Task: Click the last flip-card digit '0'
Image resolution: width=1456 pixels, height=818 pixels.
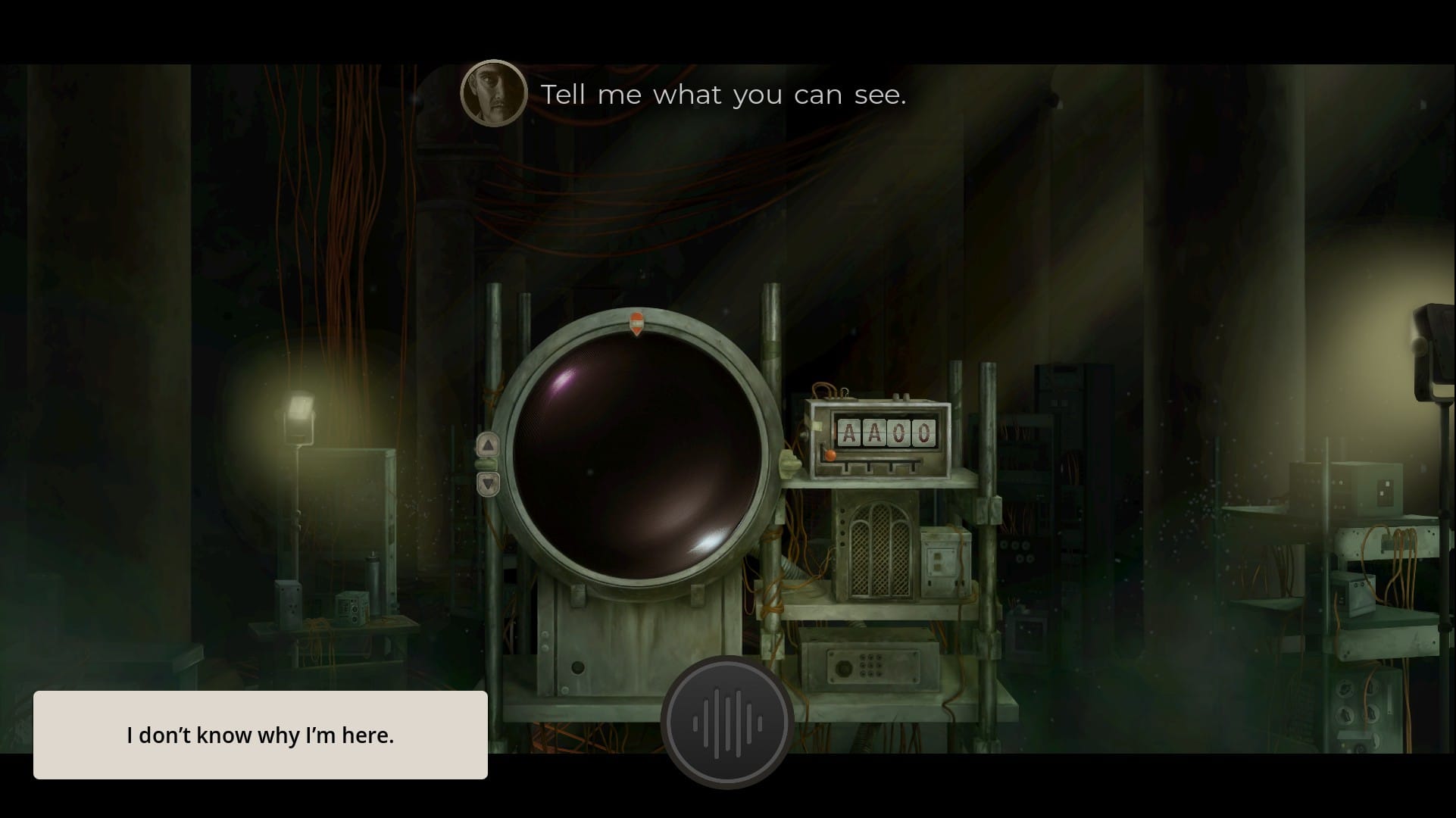Action: pos(923,434)
